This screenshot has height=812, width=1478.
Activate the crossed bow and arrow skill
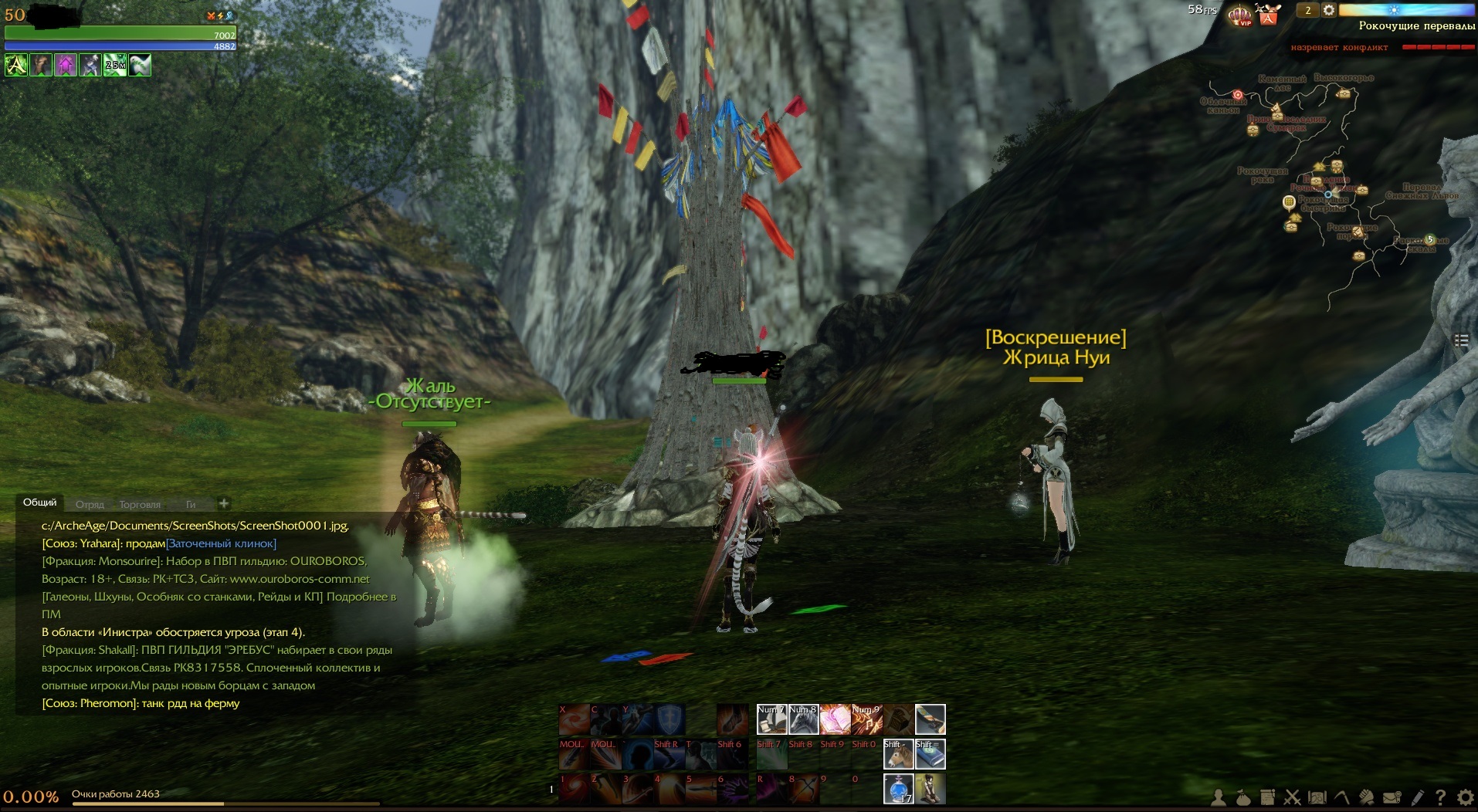(x=803, y=789)
